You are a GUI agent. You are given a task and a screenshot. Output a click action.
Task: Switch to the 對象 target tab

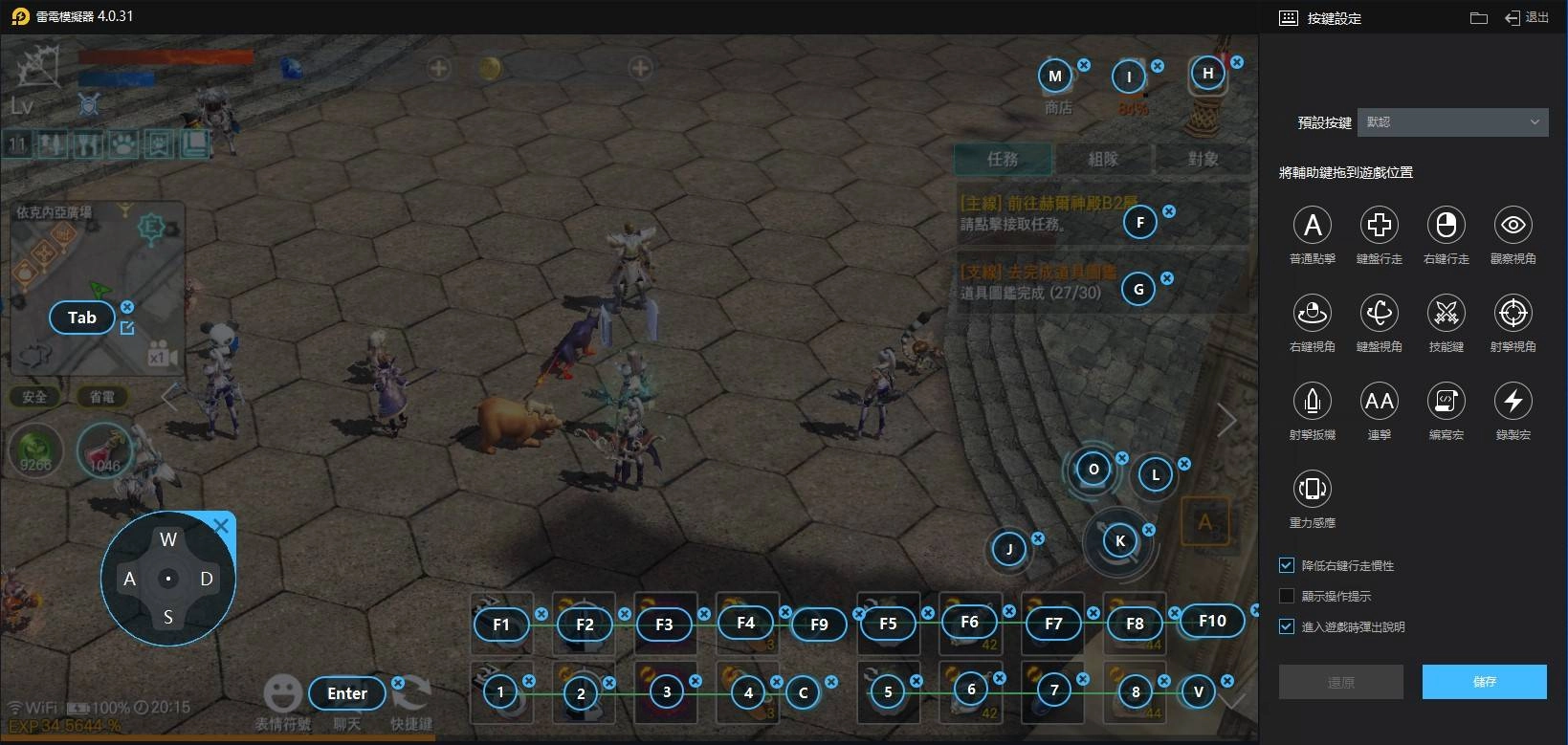tap(1202, 159)
